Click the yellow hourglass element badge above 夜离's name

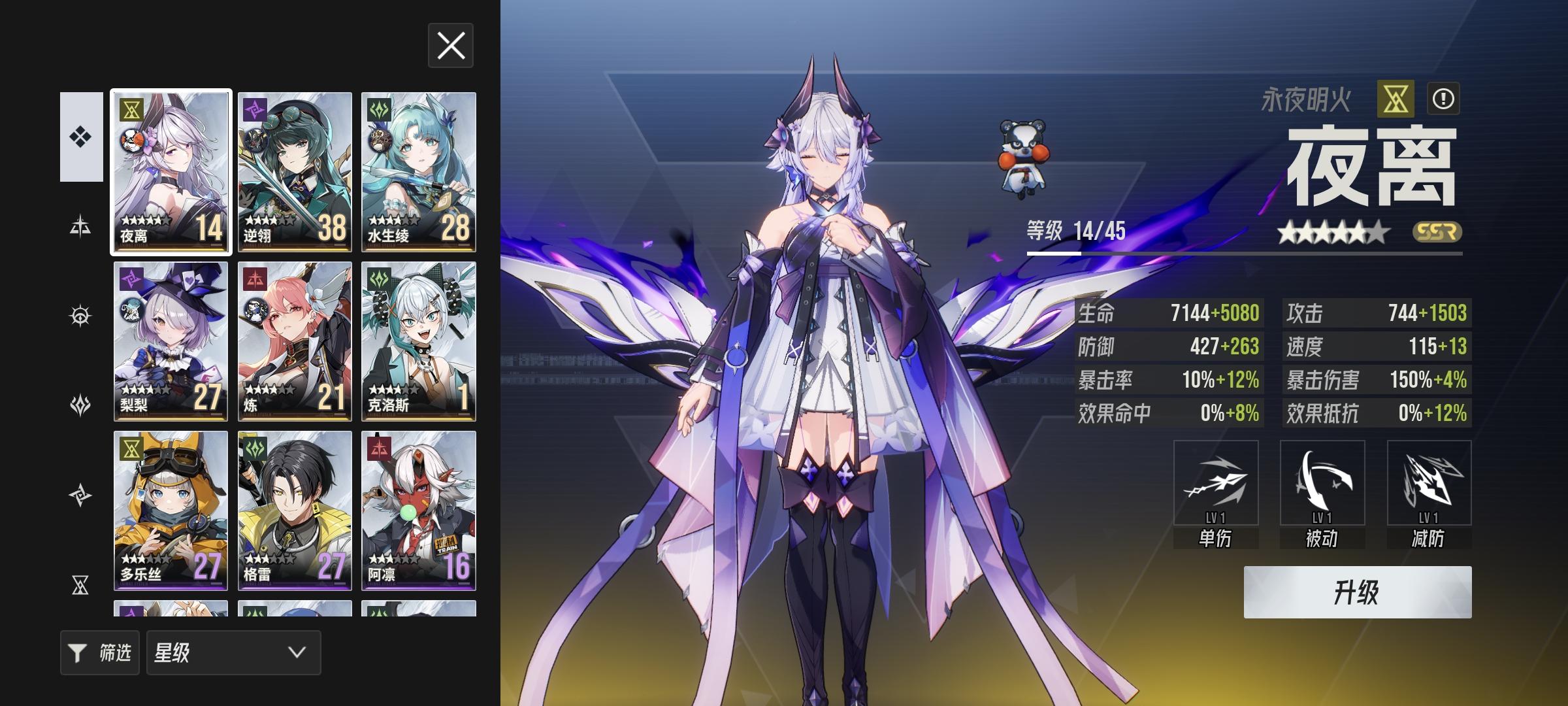coord(1394,99)
